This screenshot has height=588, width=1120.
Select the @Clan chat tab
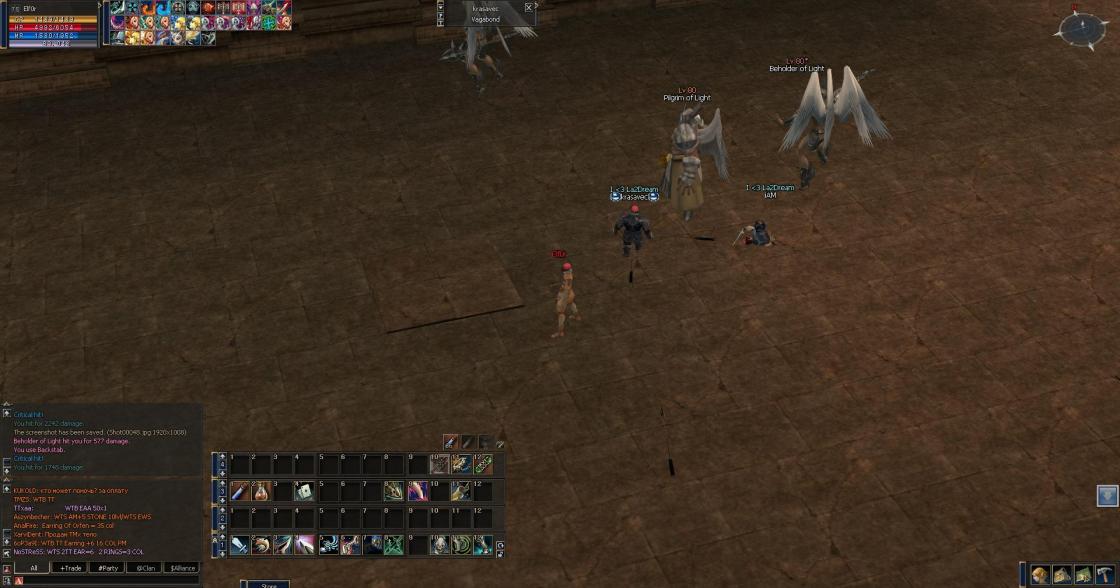pos(144,567)
